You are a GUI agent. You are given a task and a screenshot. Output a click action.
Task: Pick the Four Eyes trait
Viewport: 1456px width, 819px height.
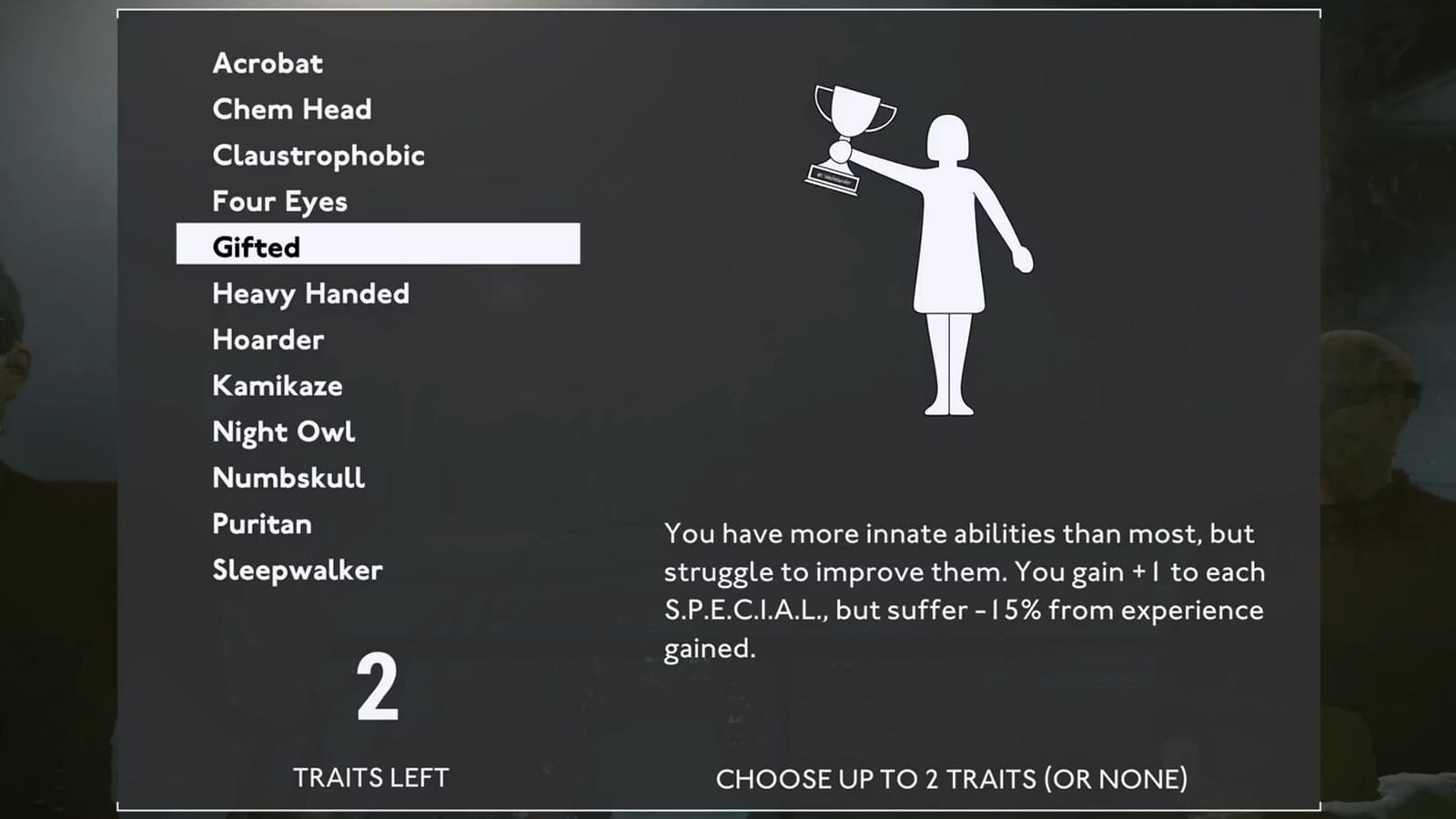279,201
